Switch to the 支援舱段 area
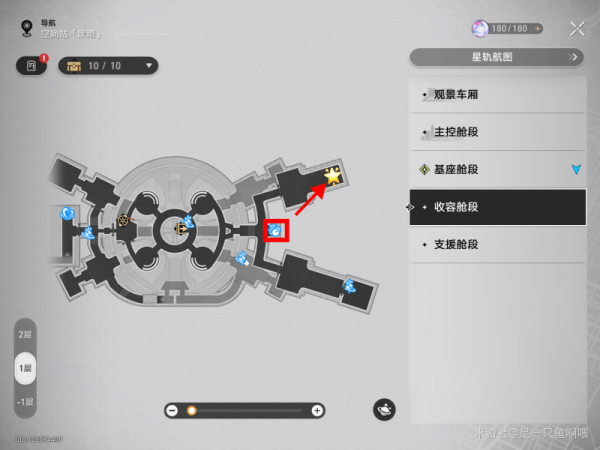Viewport: 600px width, 450px height. pos(497,244)
